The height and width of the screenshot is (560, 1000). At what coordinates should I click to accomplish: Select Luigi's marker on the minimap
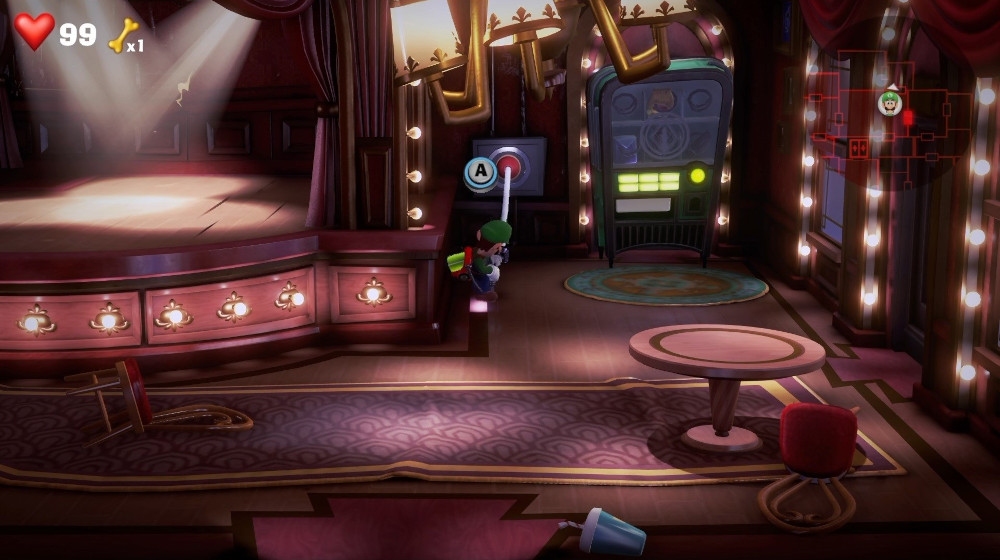click(889, 102)
